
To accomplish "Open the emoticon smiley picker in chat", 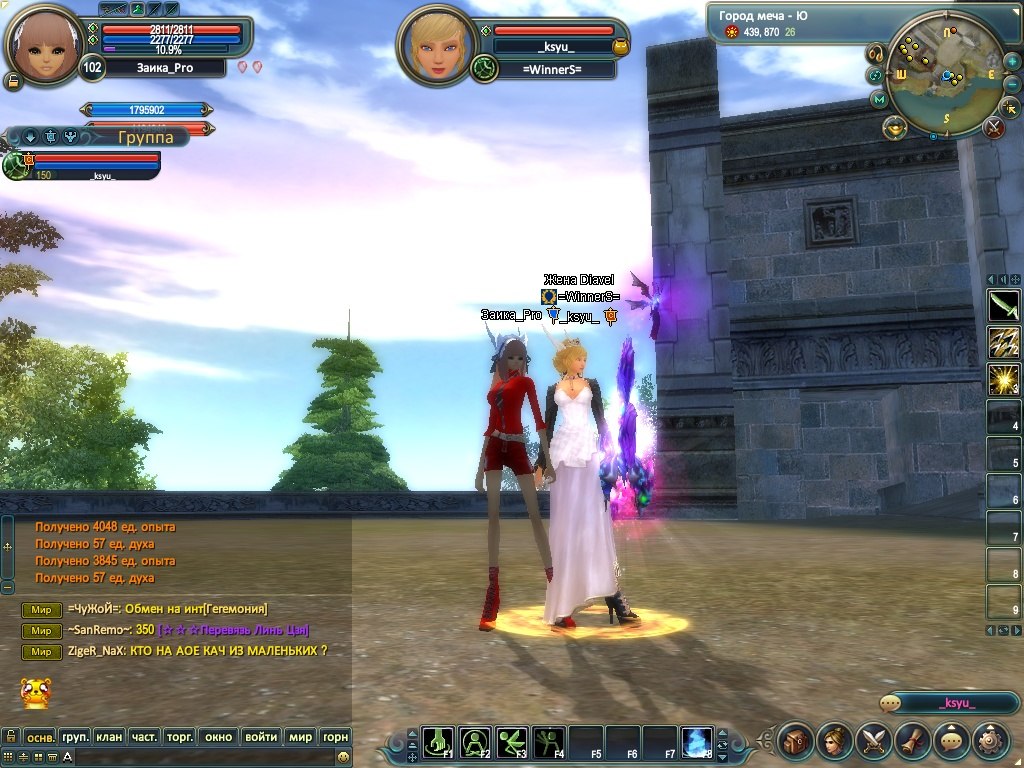I will 343,758.
